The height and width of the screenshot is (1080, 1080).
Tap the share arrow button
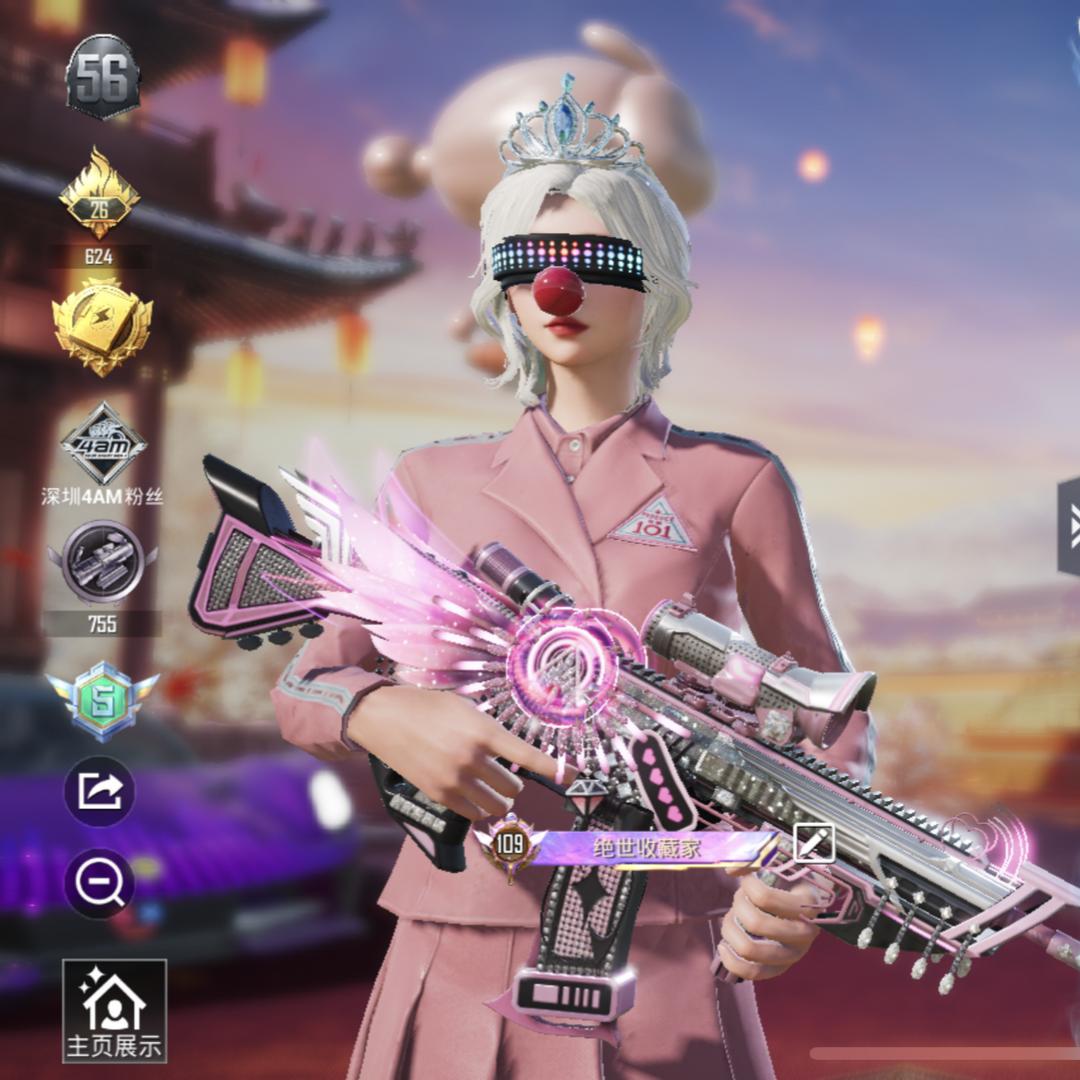coord(100,792)
